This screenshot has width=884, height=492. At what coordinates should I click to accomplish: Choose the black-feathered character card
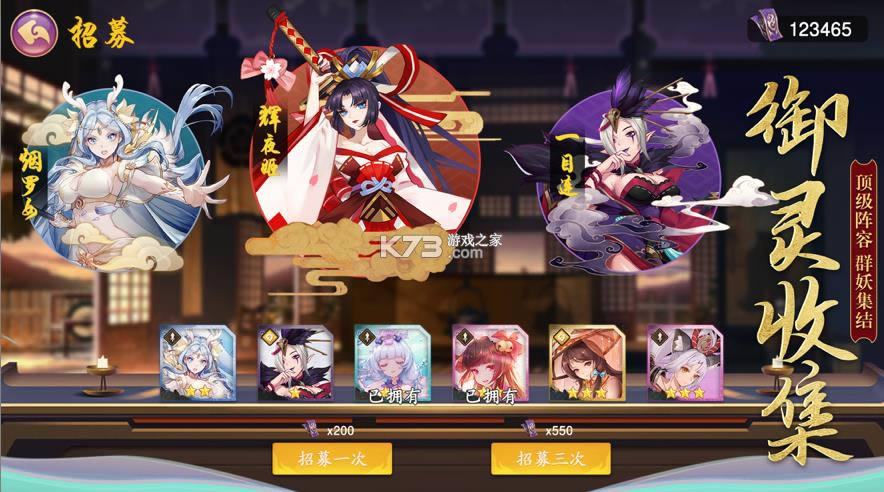click(295, 362)
